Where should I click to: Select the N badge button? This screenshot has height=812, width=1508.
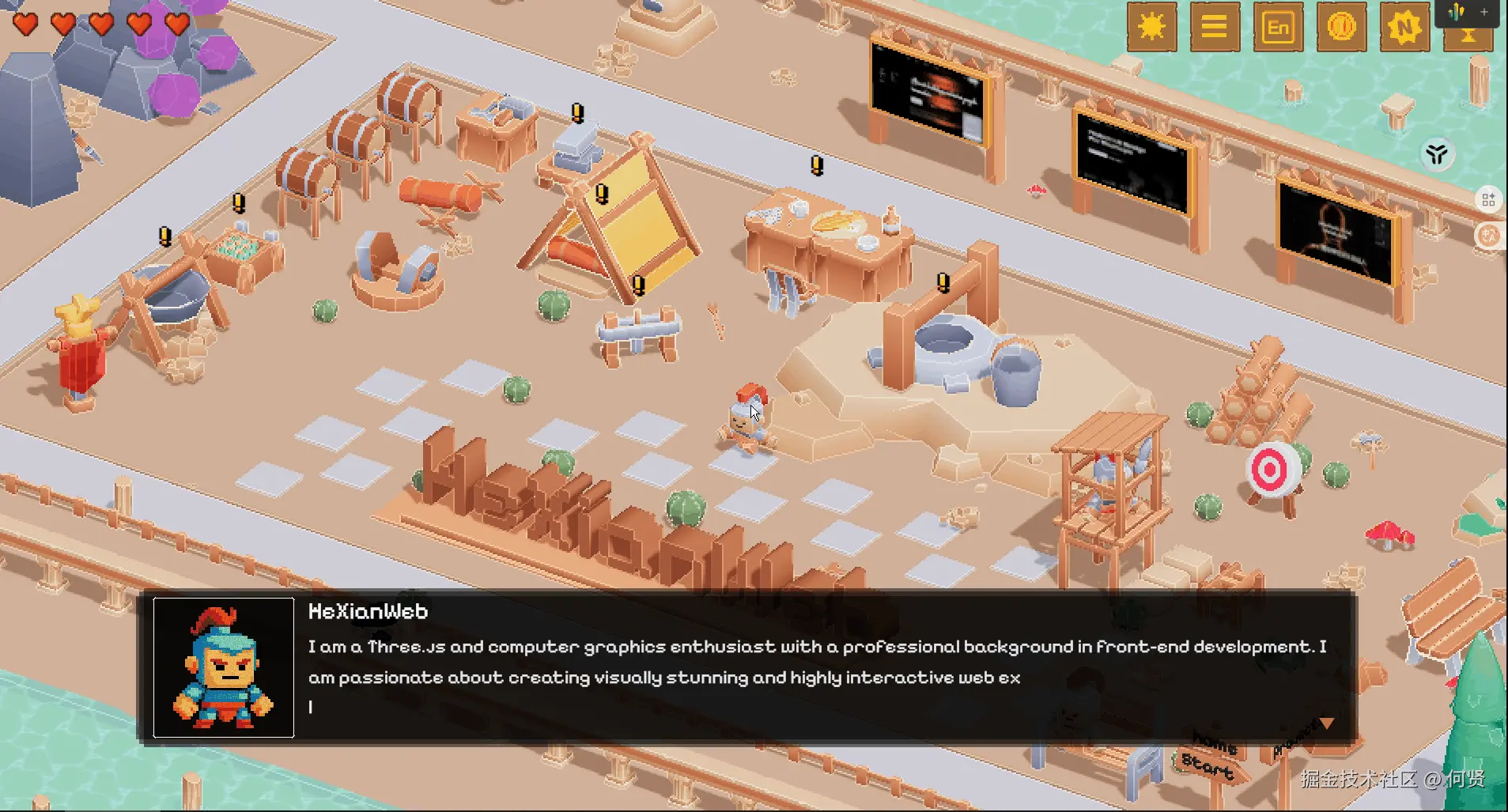pos(1404,28)
